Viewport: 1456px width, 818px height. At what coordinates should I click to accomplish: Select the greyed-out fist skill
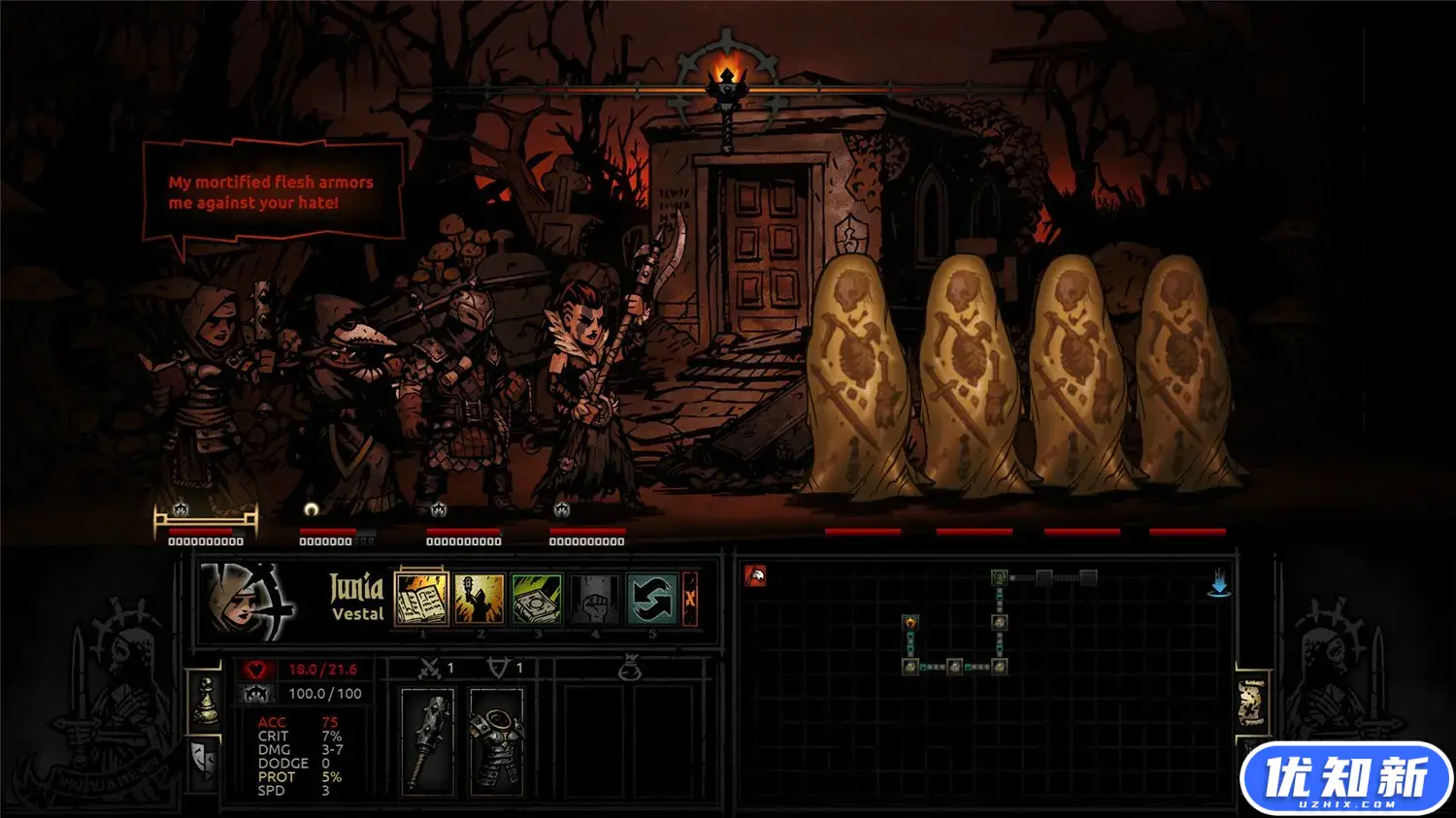[x=594, y=599]
